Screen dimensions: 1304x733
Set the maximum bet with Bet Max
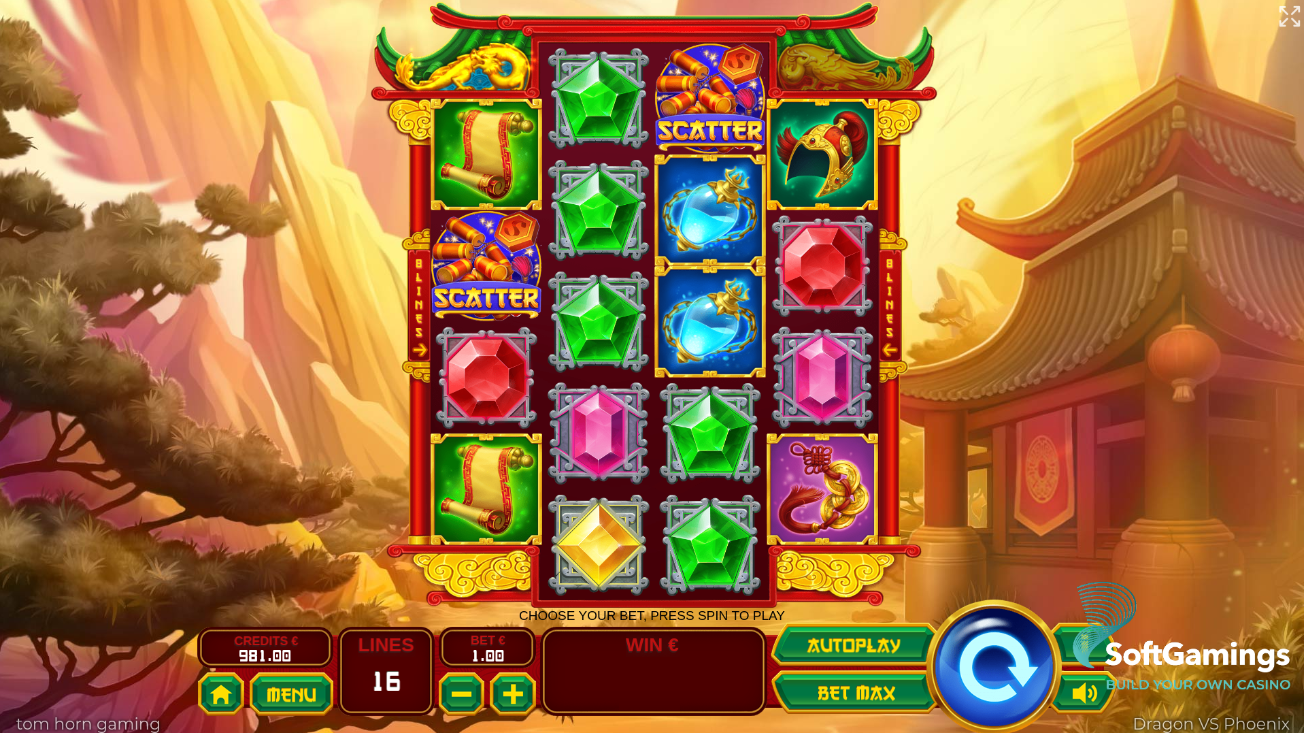[x=855, y=693]
